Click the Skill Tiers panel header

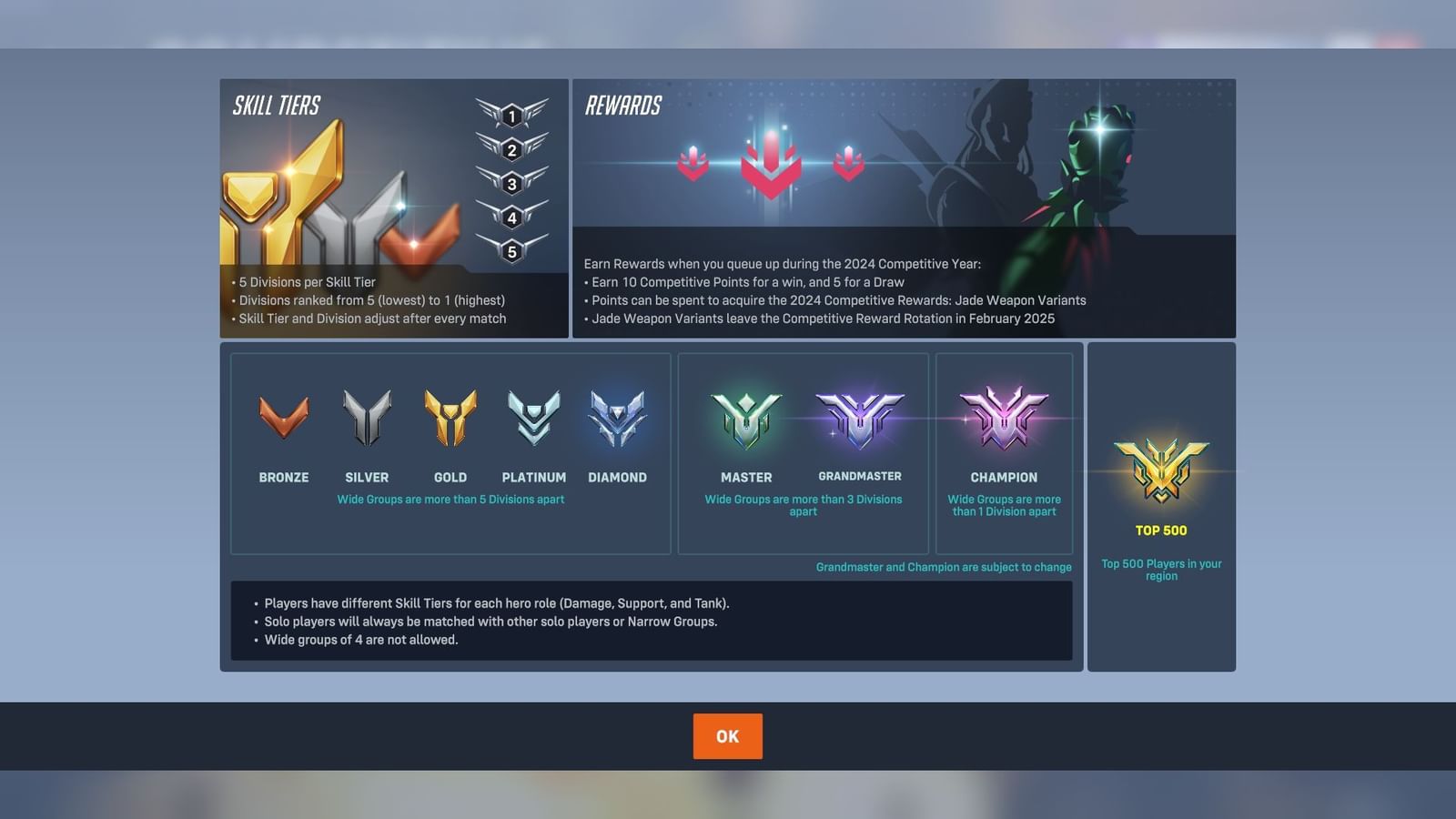tap(278, 105)
